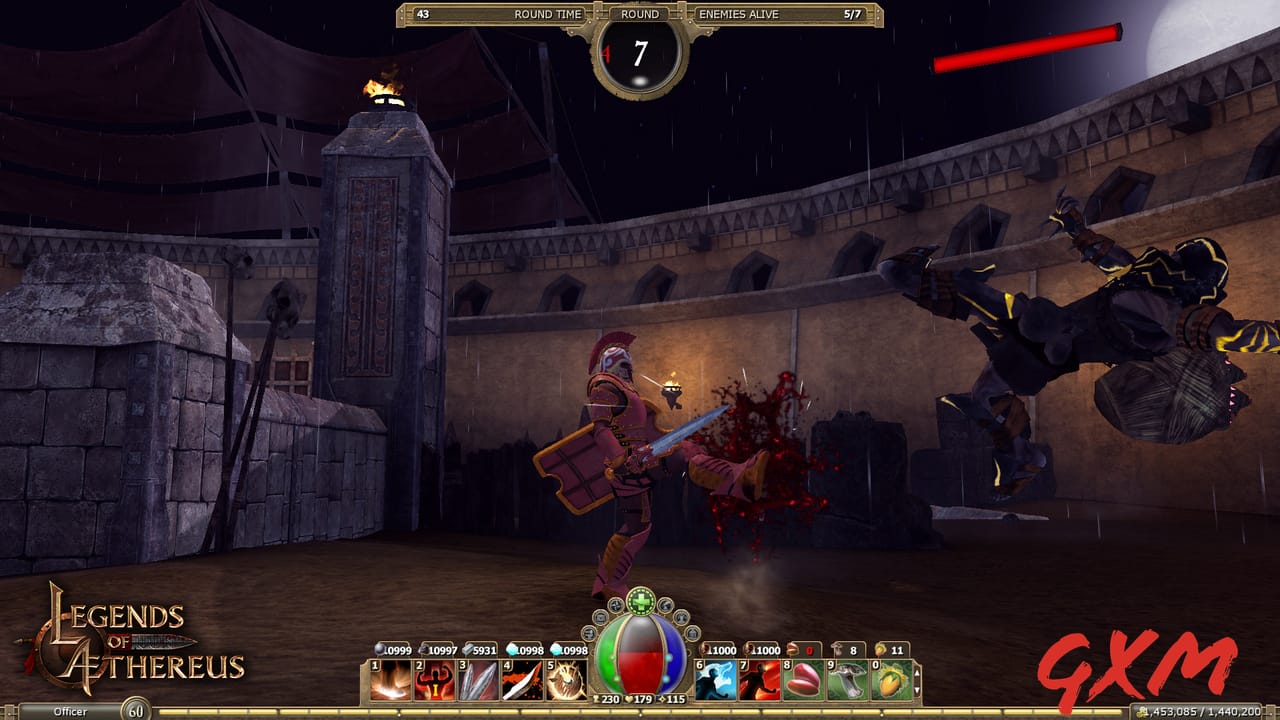Image resolution: width=1280 pixels, height=720 pixels.
Task: Open the map icon left of the health orb
Action: [x=598, y=619]
